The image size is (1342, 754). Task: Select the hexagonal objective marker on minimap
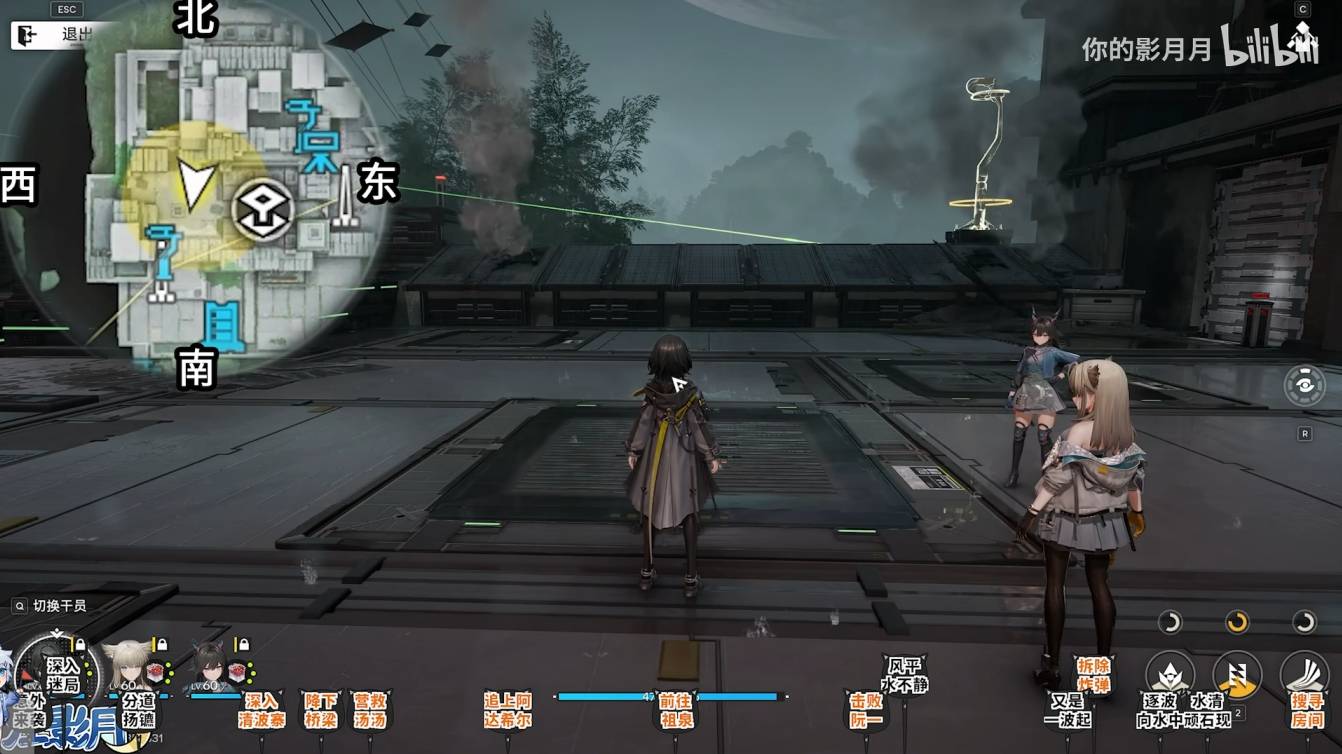coord(263,211)
